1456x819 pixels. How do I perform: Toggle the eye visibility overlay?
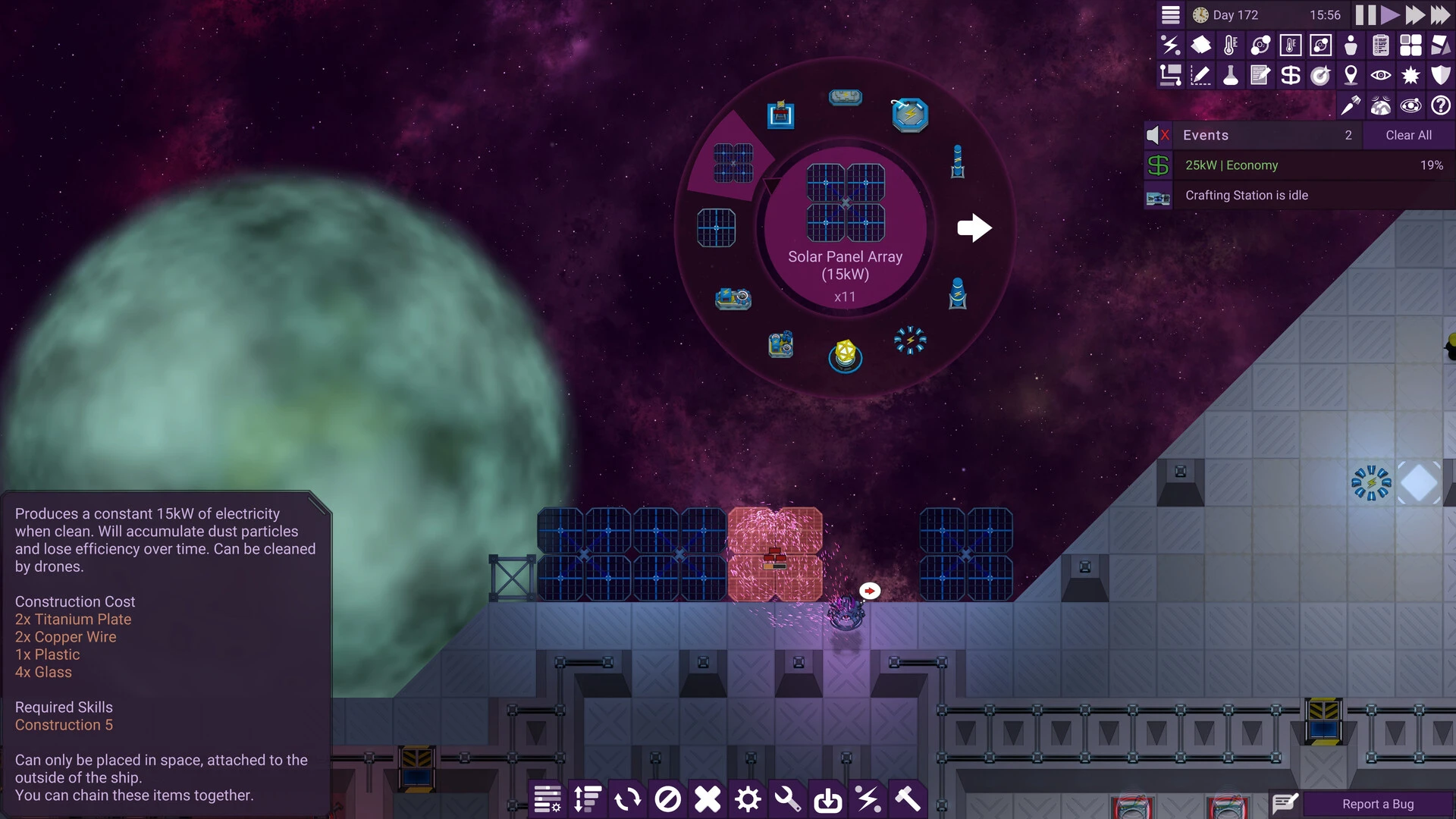[1382, 75]
